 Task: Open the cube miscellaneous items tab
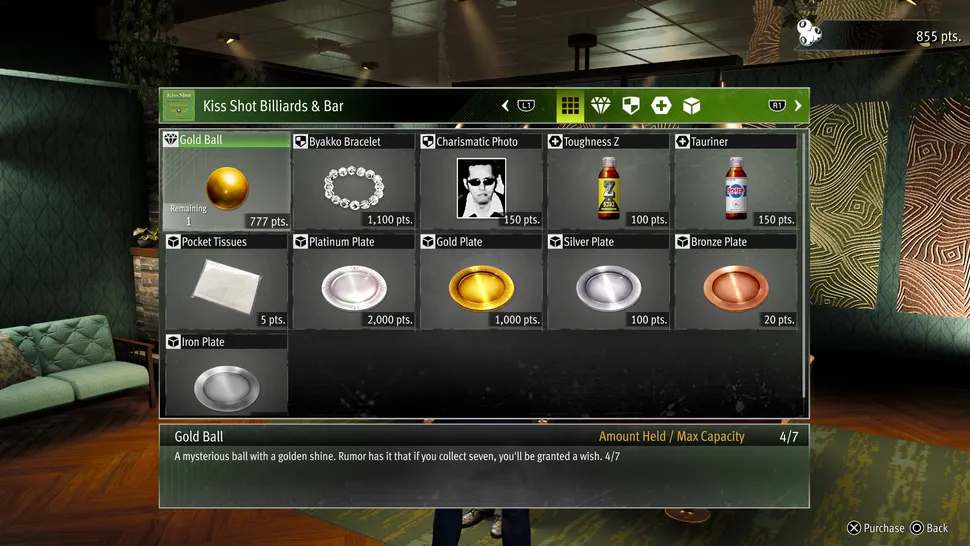(691, 106)
